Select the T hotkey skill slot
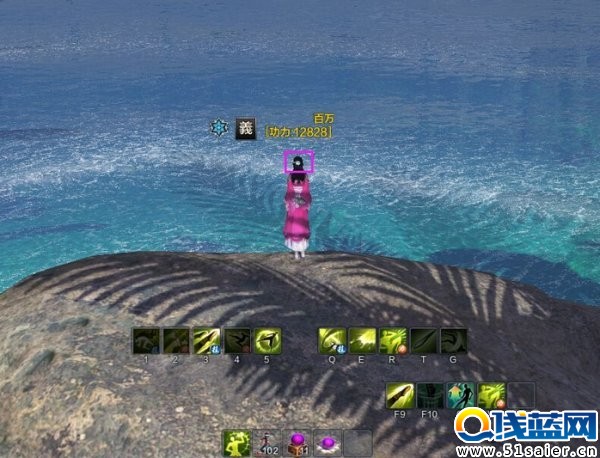The height and width of the screenshot is (458, 600). click(423, 341)
